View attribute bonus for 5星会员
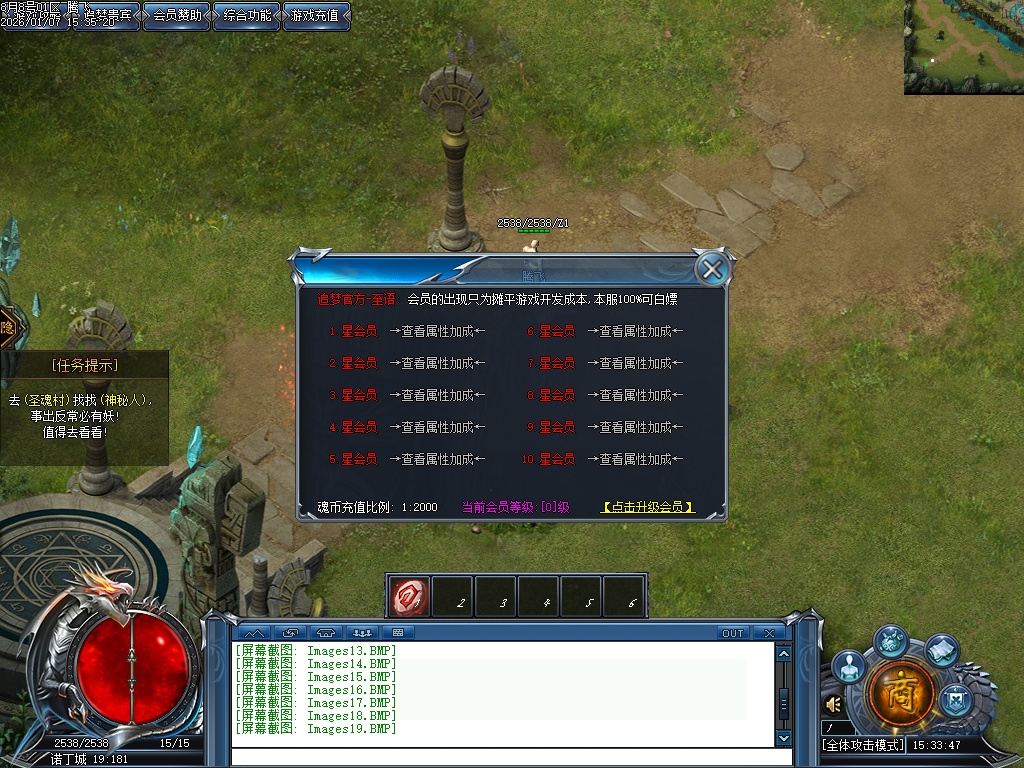 point(437,459)
